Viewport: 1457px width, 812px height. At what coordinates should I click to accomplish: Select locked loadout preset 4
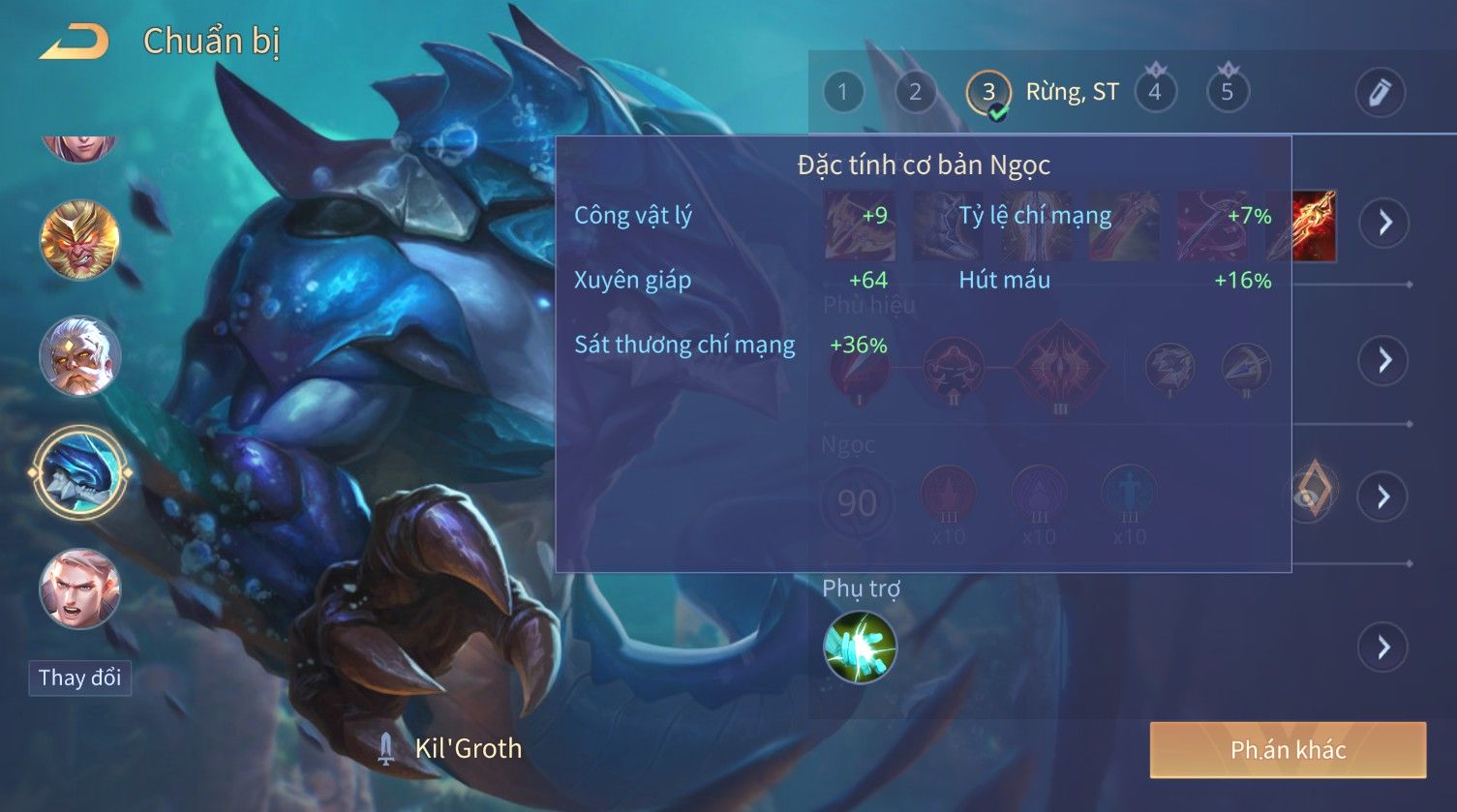pos(1154,92)
